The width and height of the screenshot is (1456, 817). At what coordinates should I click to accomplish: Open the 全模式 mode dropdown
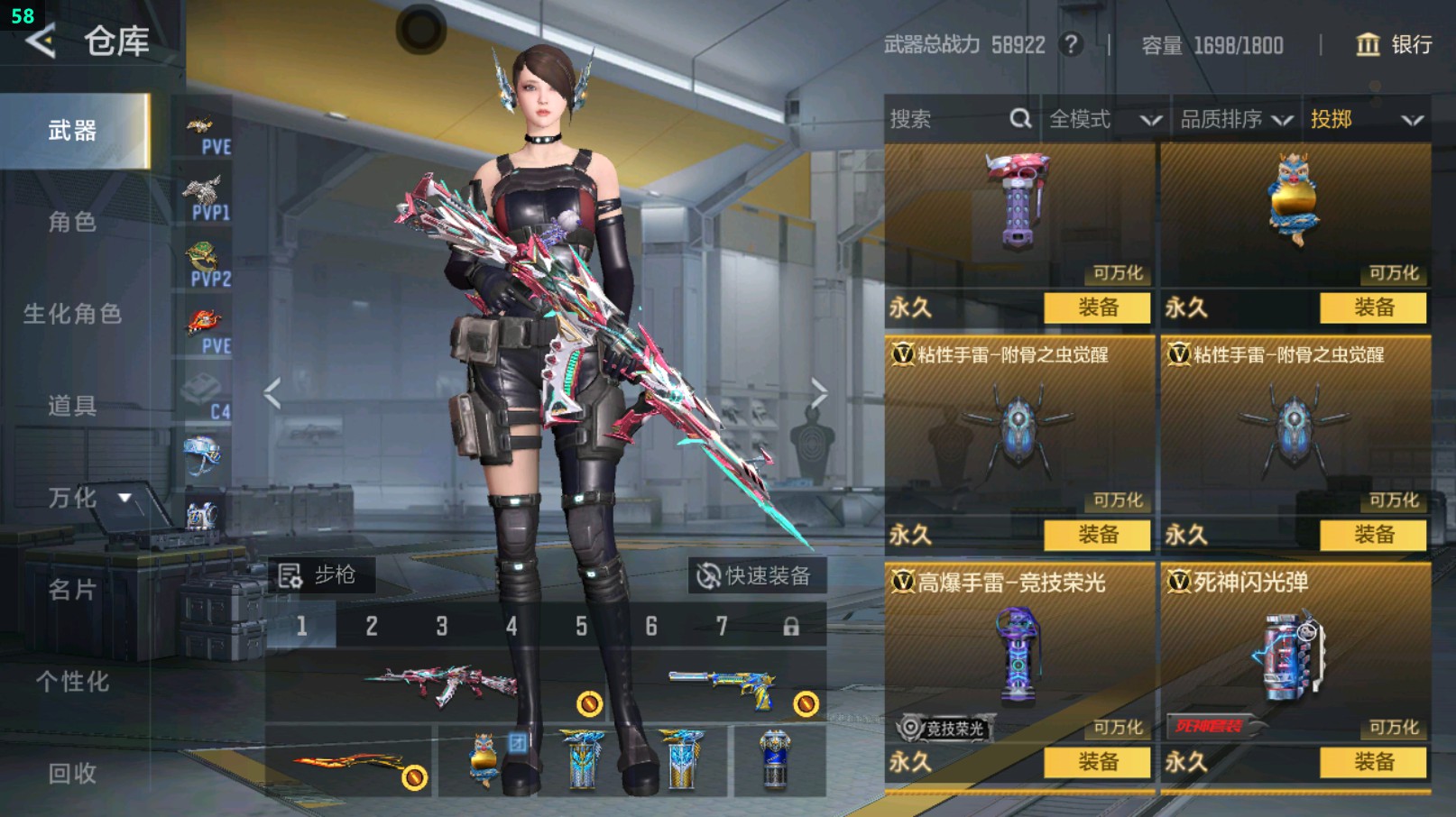1104,119
